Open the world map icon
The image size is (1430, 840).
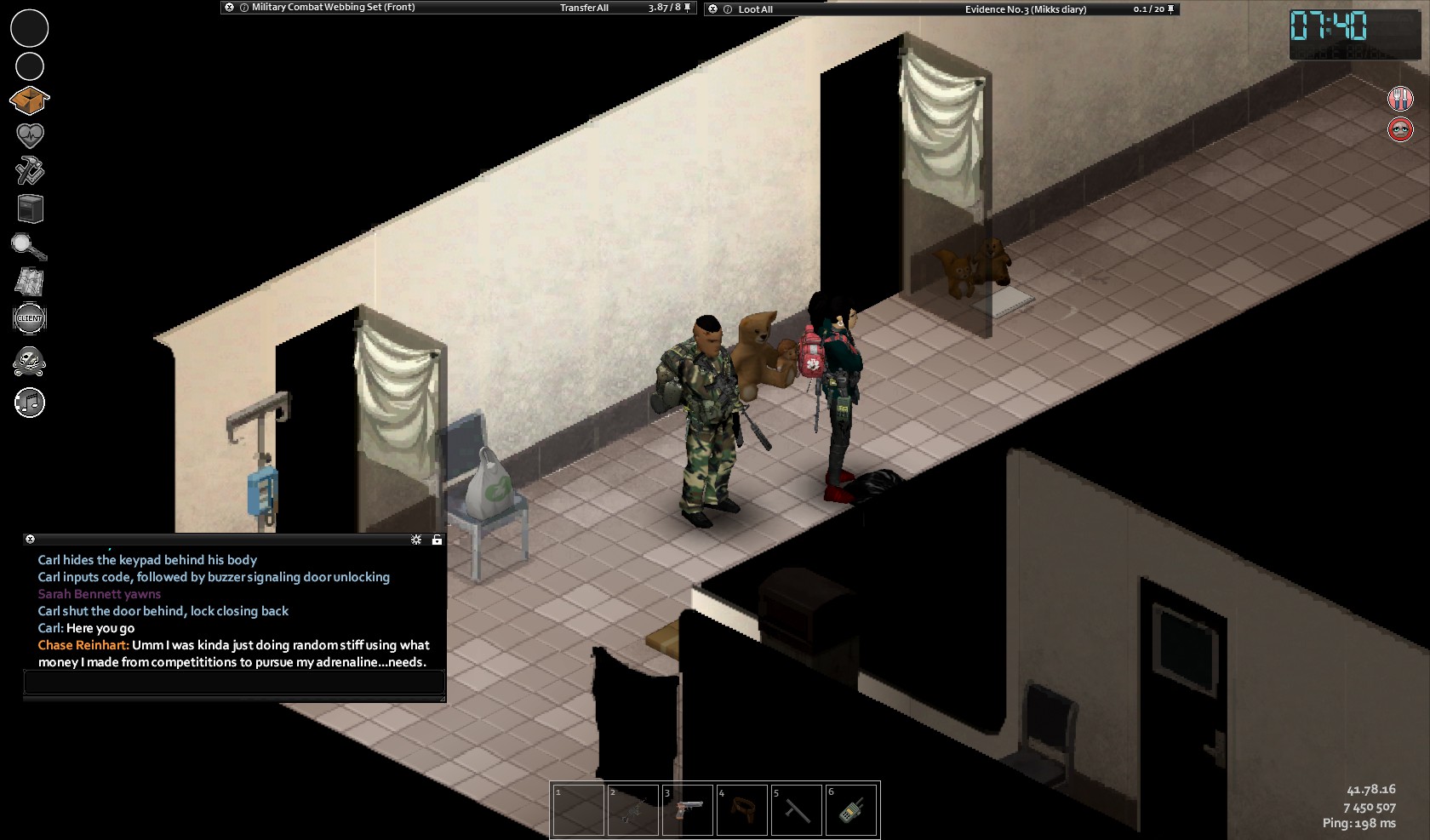tap(30, 282)
